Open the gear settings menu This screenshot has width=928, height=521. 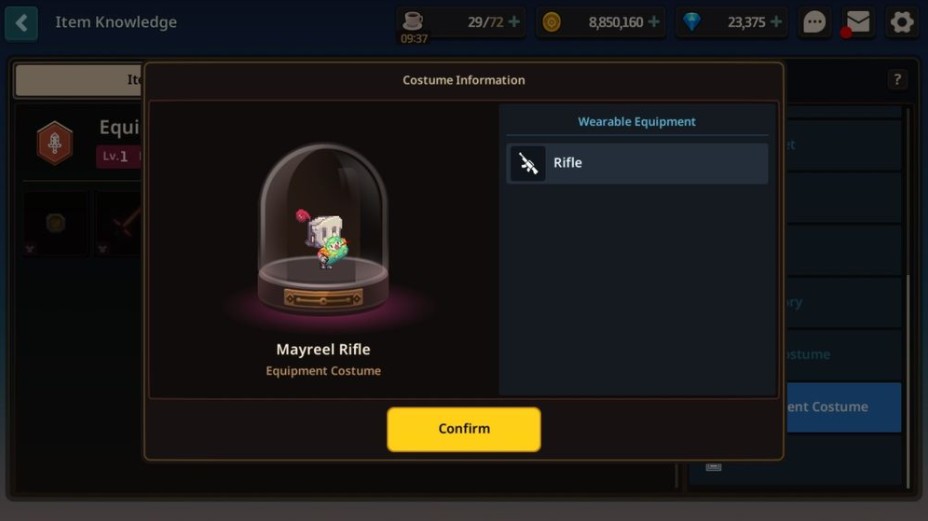[902, 22]
